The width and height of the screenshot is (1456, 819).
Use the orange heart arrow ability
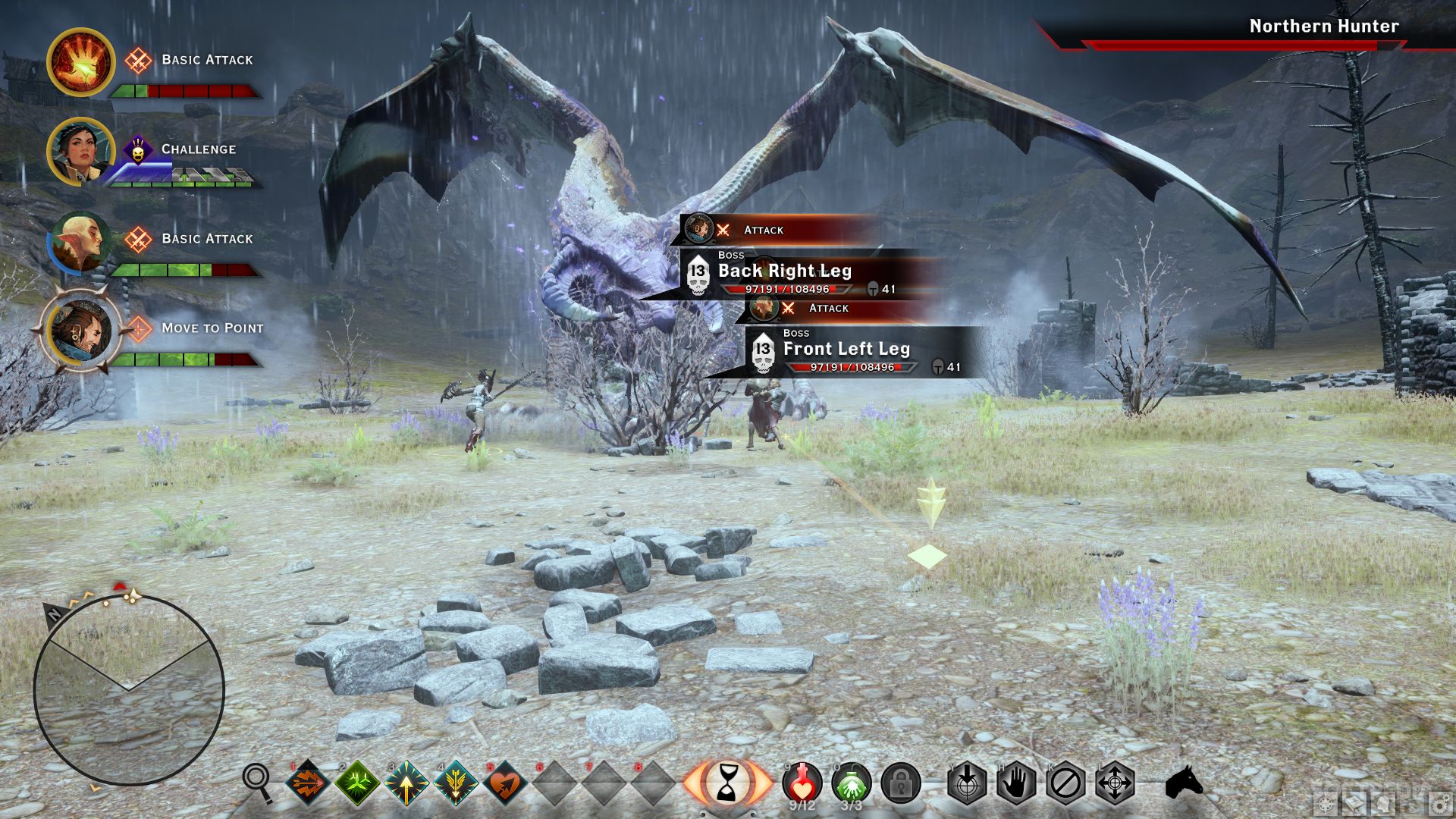505,782
